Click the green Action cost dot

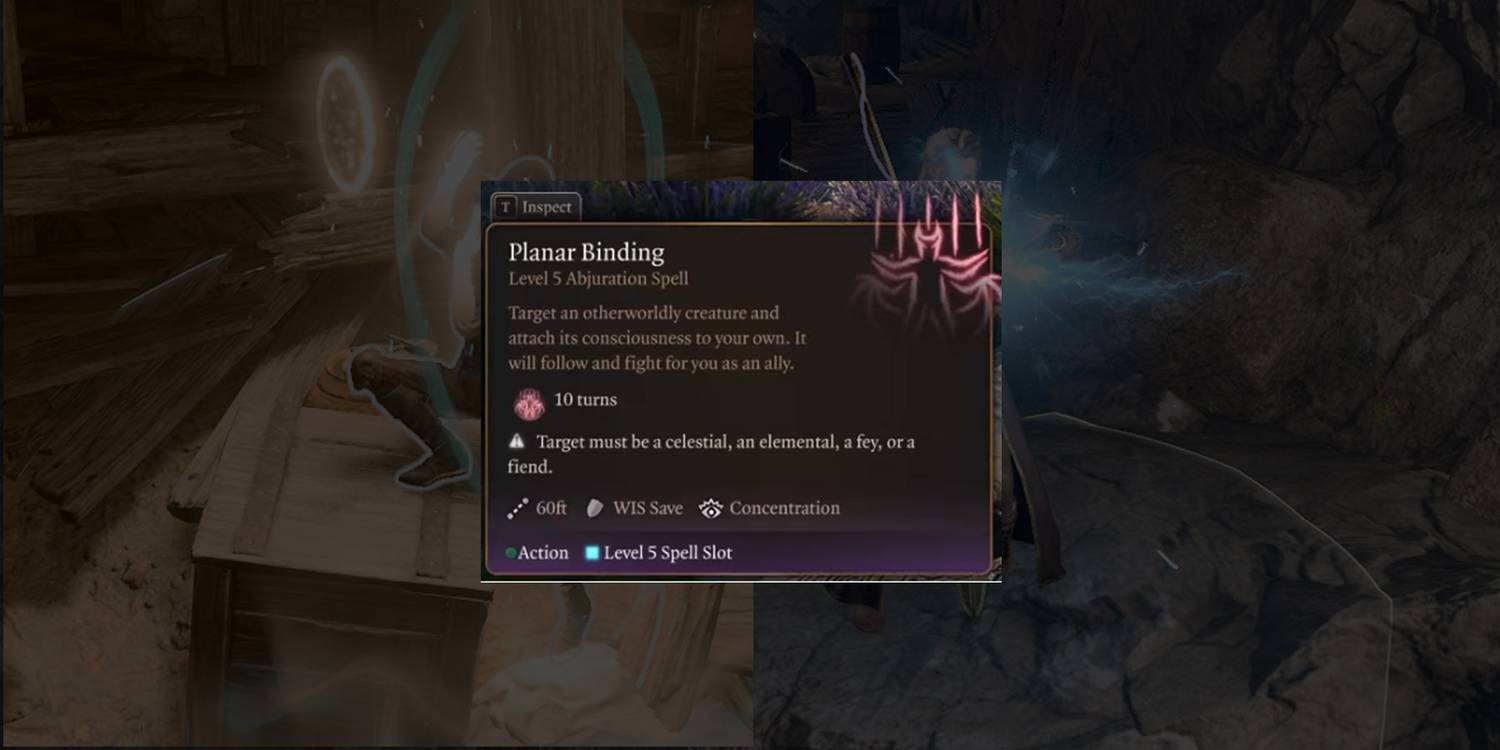[511, 552]
